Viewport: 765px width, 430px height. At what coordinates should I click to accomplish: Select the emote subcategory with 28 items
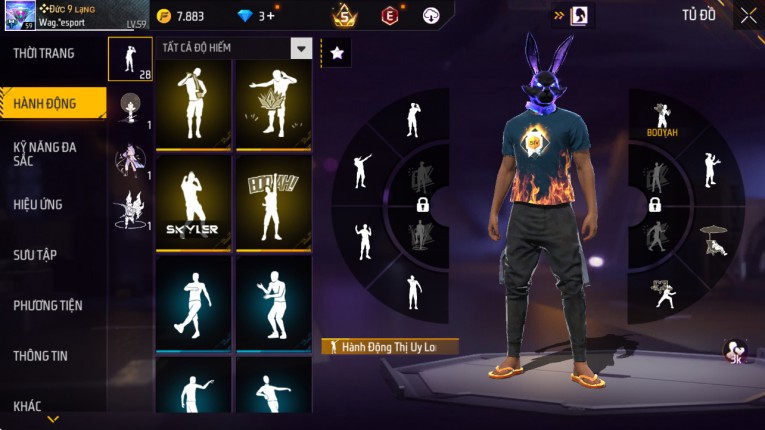130,59
